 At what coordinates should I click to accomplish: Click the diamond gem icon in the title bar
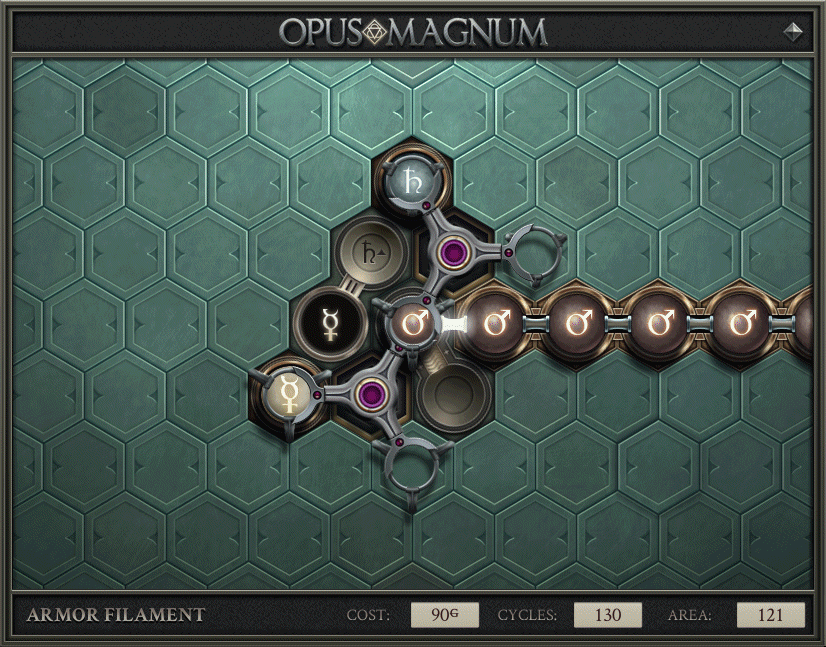(x=793, y=31)
